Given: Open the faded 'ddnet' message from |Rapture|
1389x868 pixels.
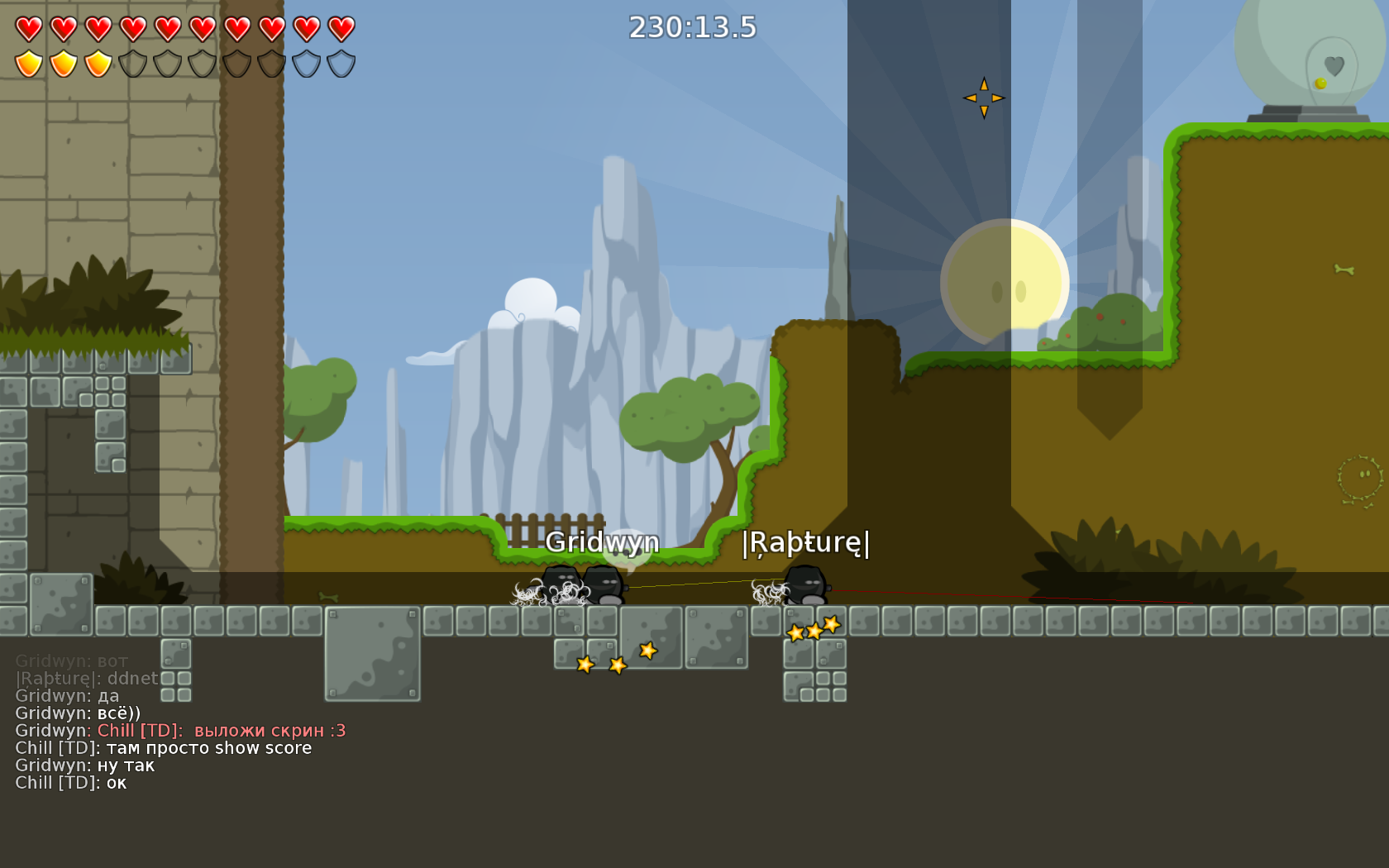Looking at the screenshot, I should point(87,678).
